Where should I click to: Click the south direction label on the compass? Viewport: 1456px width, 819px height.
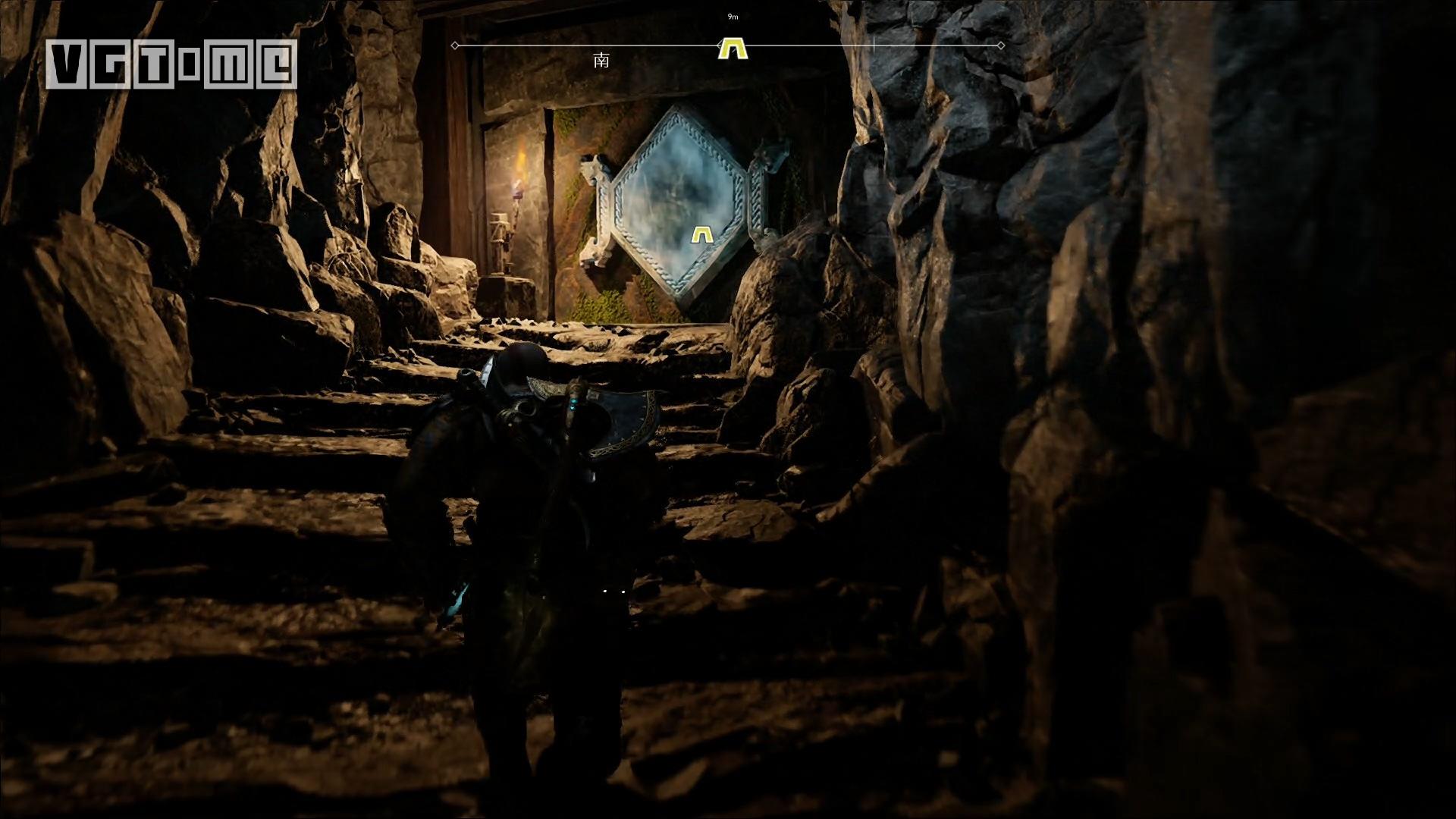[x=601, y=61]
